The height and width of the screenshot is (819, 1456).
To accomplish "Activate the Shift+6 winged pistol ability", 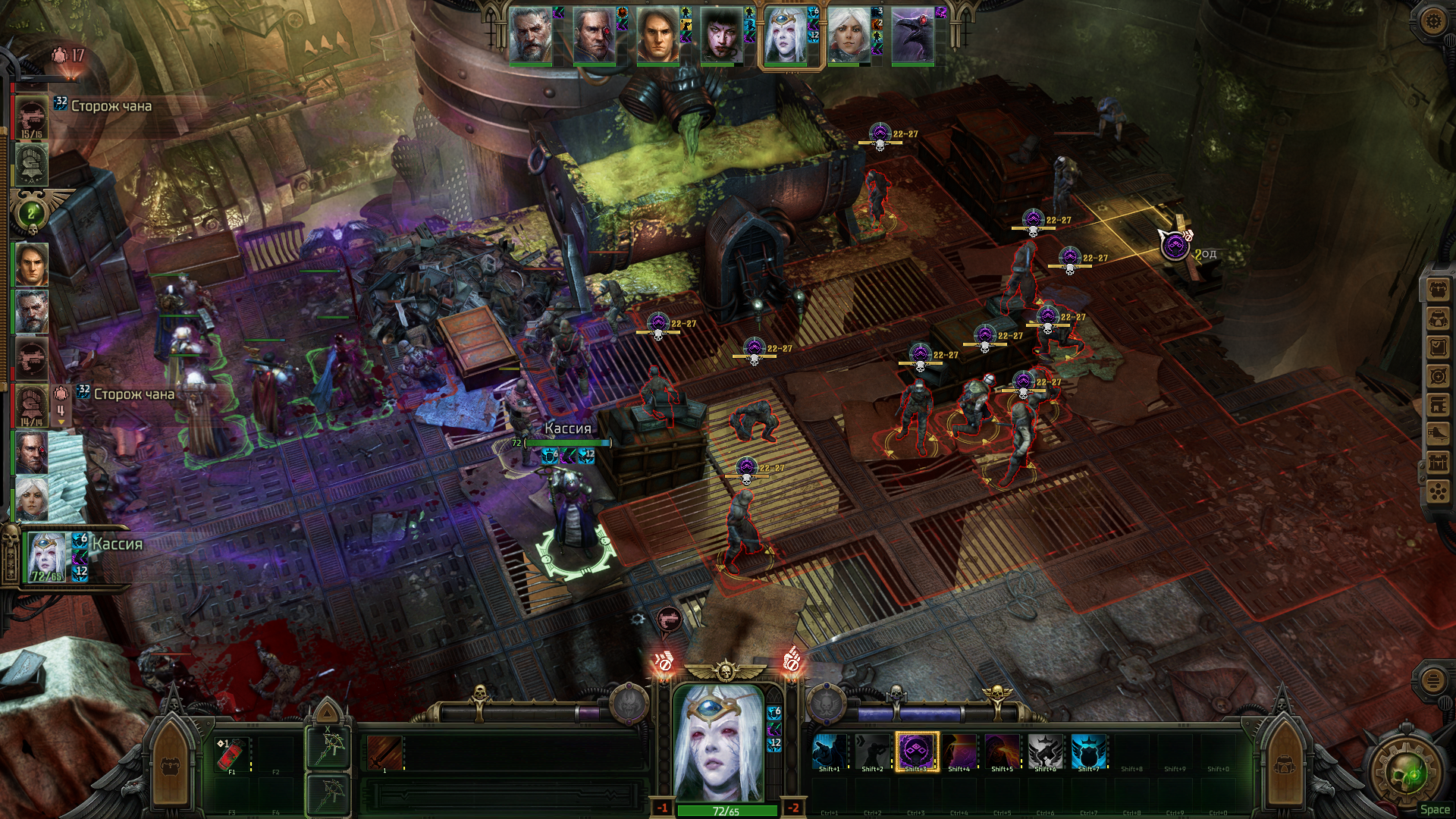I will pyautogui.click(x=1045, y=752).
